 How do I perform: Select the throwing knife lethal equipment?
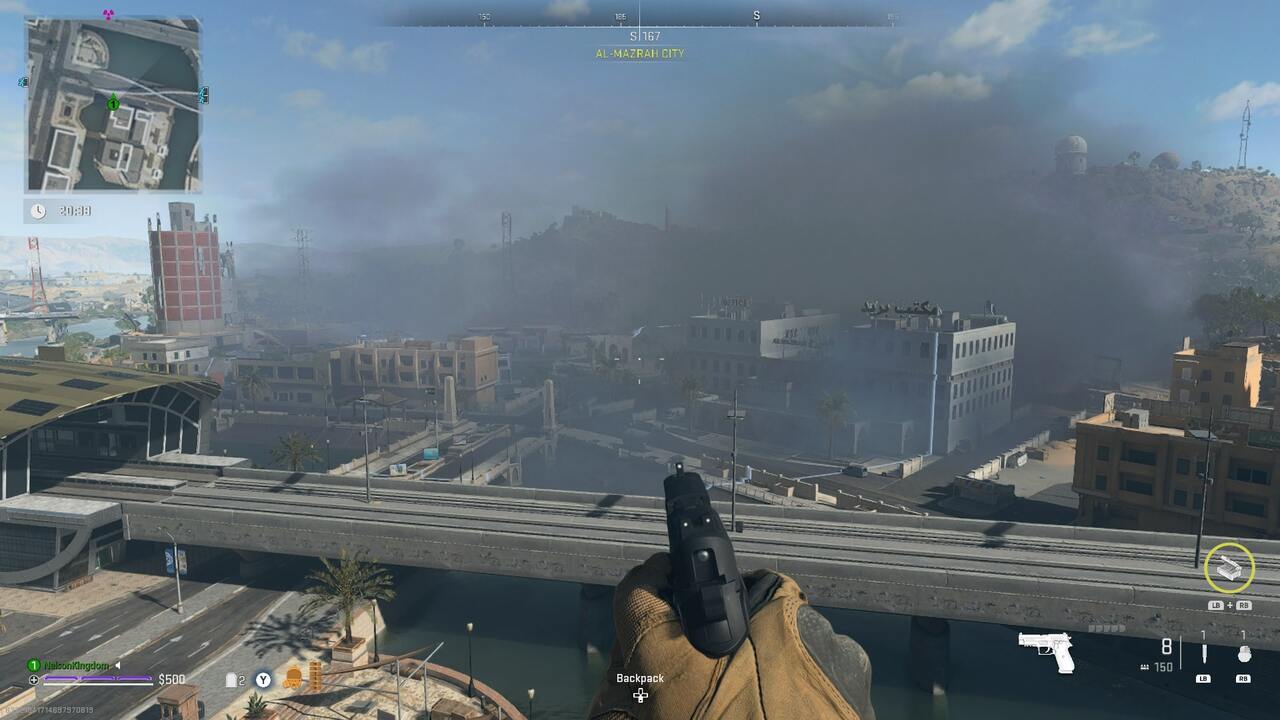coord(1204,654)
